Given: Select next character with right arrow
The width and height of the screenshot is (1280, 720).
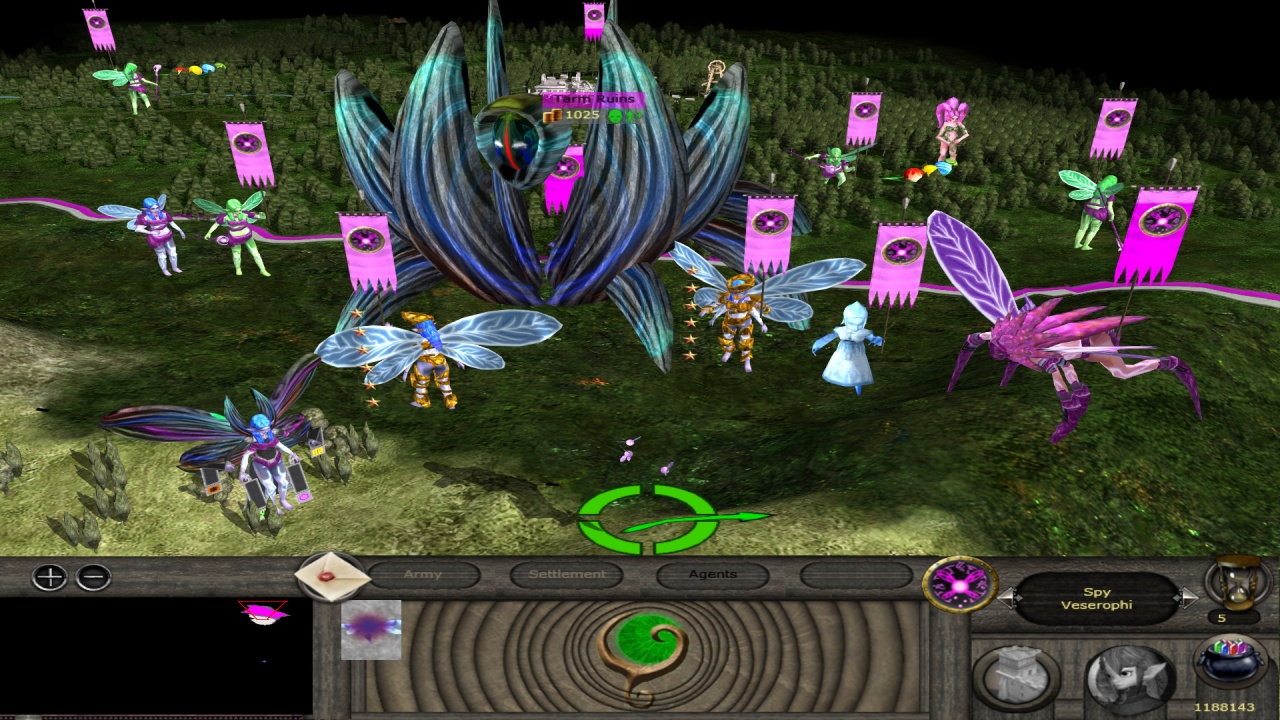Looking at the screenshot, I should 1187,599.
